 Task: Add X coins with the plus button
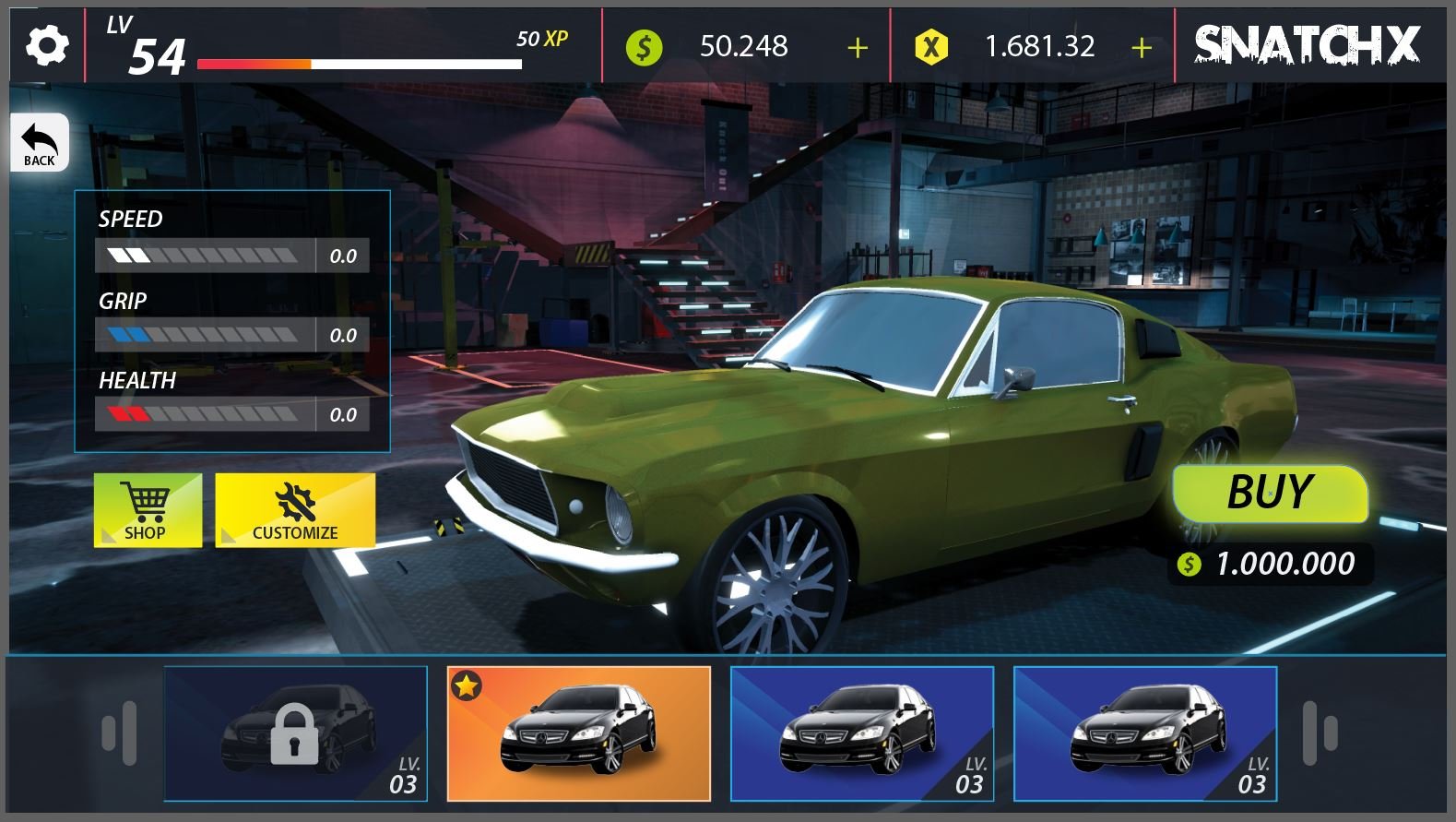coord(1142,47)
